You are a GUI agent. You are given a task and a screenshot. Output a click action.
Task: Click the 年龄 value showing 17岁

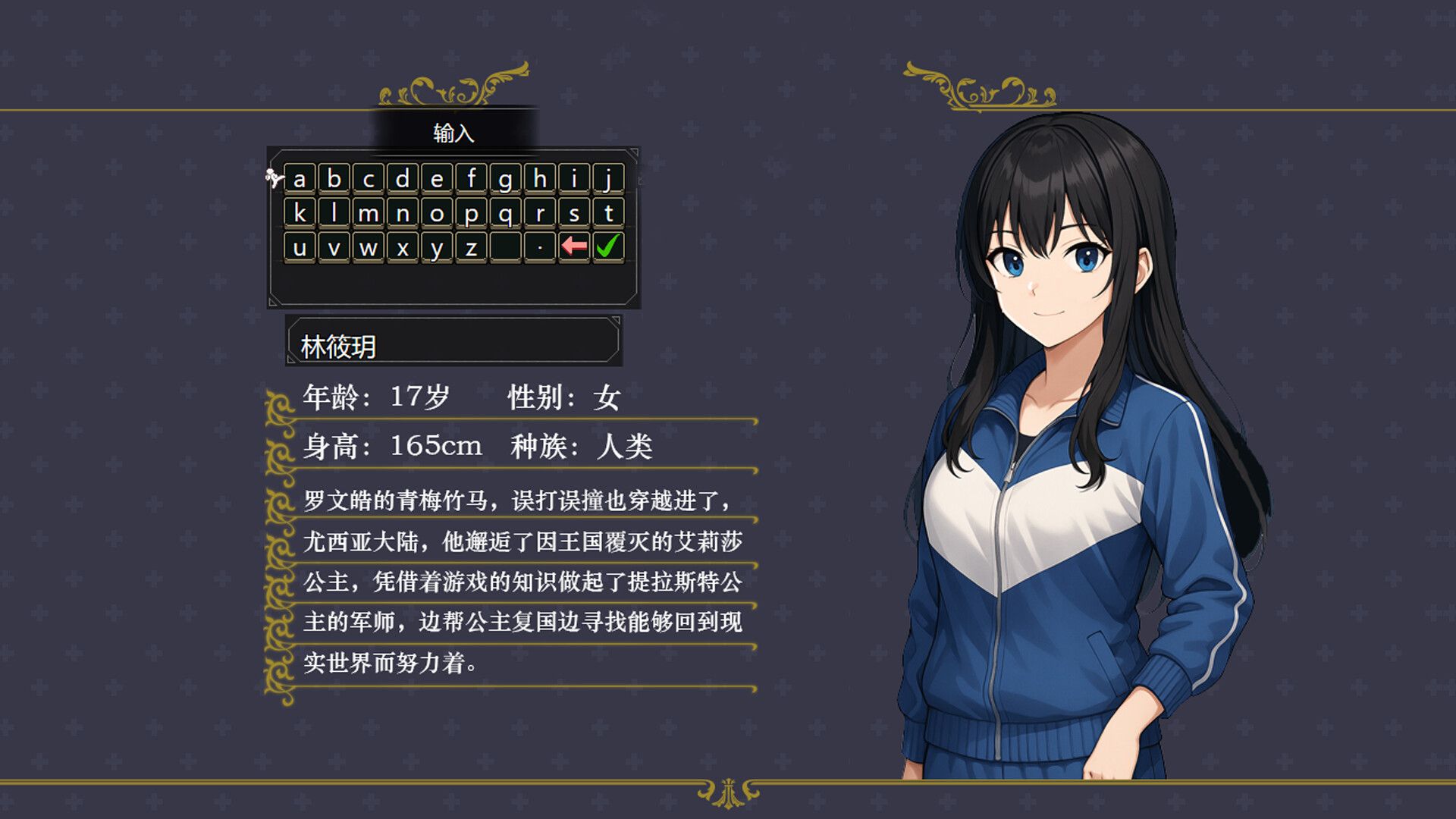point(417,397)
